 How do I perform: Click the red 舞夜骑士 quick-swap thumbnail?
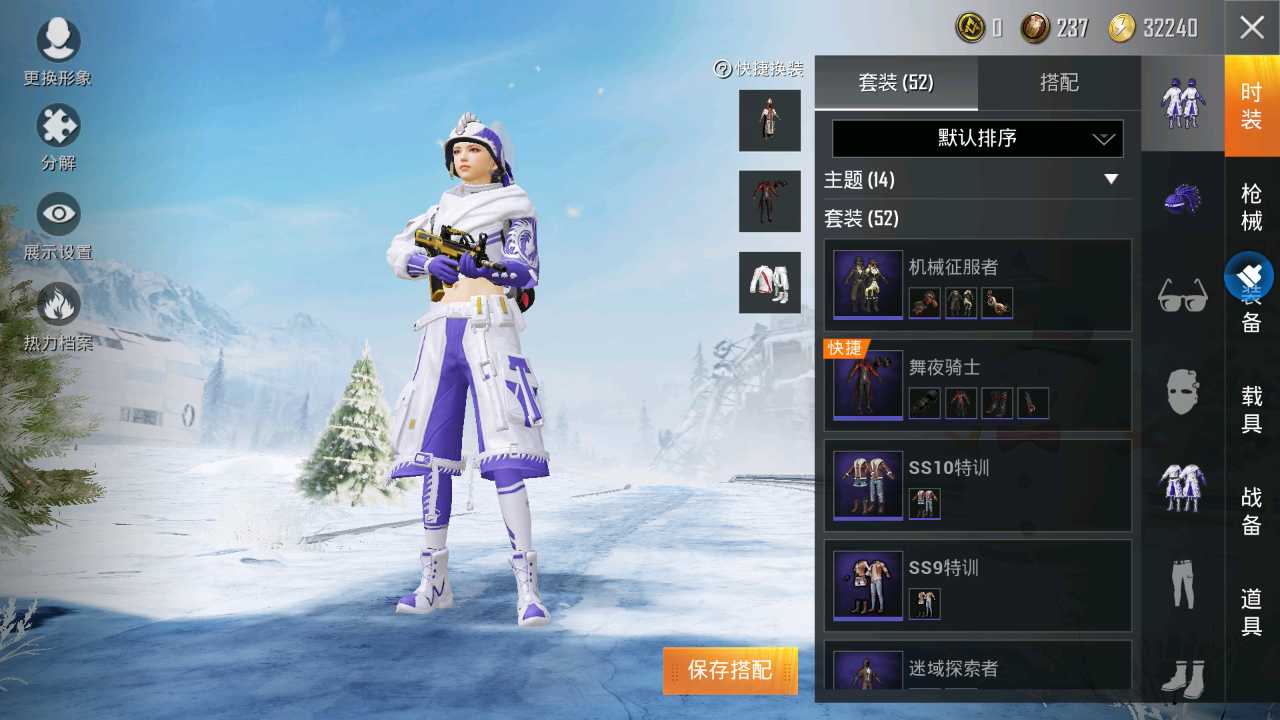(x=770, y=200)
